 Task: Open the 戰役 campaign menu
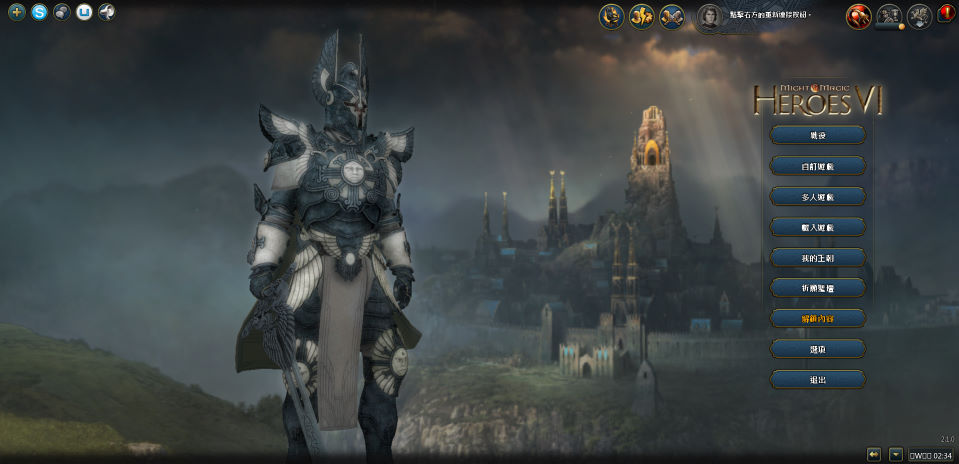point(818,135)
